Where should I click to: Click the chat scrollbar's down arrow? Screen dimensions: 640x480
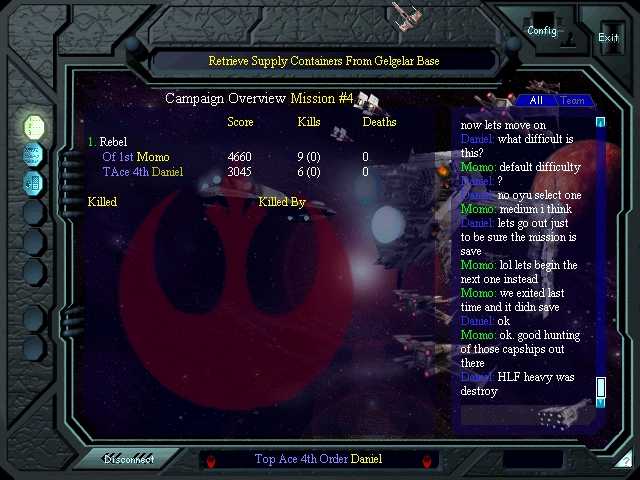click(x=601, y=402)
